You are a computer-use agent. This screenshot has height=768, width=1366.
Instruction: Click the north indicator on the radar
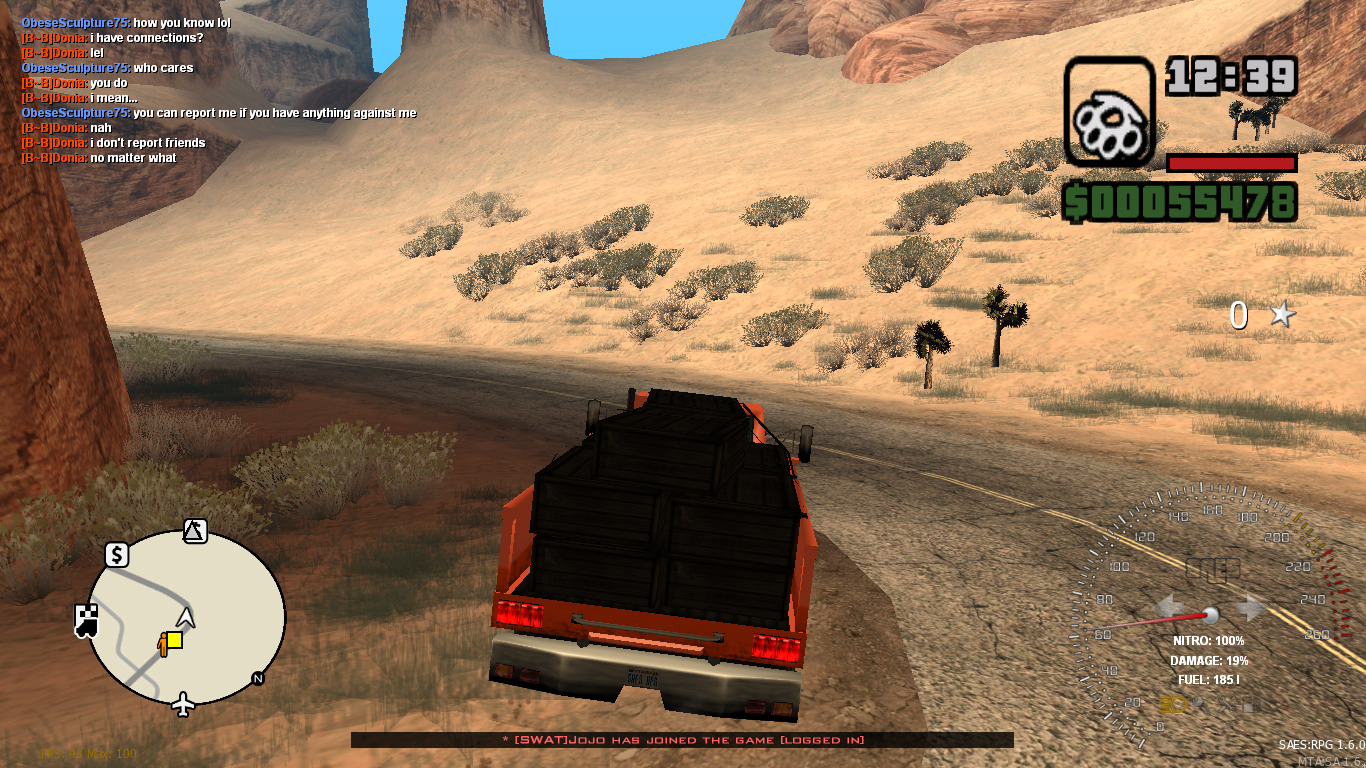tap(256, 679)
